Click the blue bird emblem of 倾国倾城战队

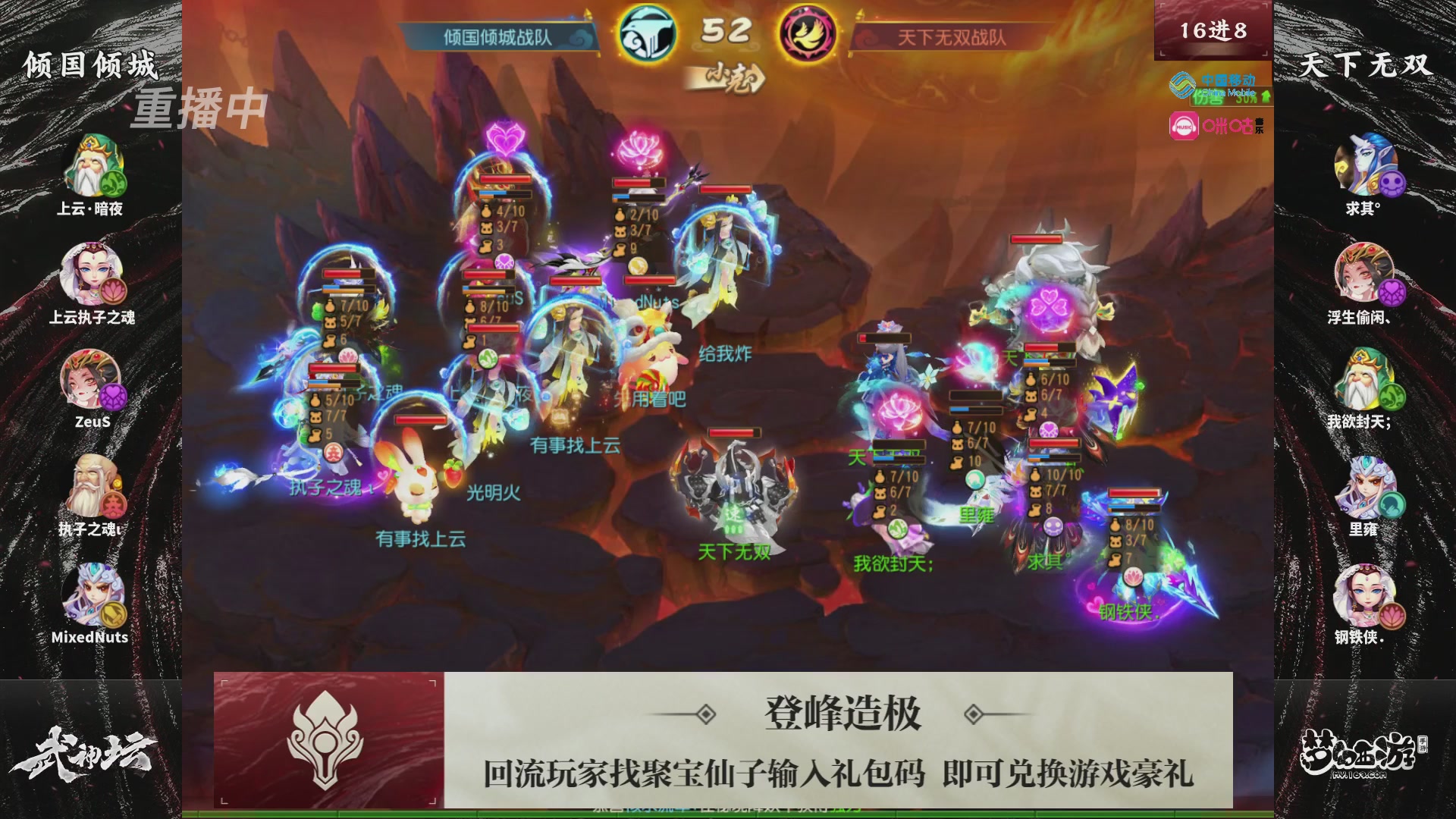click(647, 32)
